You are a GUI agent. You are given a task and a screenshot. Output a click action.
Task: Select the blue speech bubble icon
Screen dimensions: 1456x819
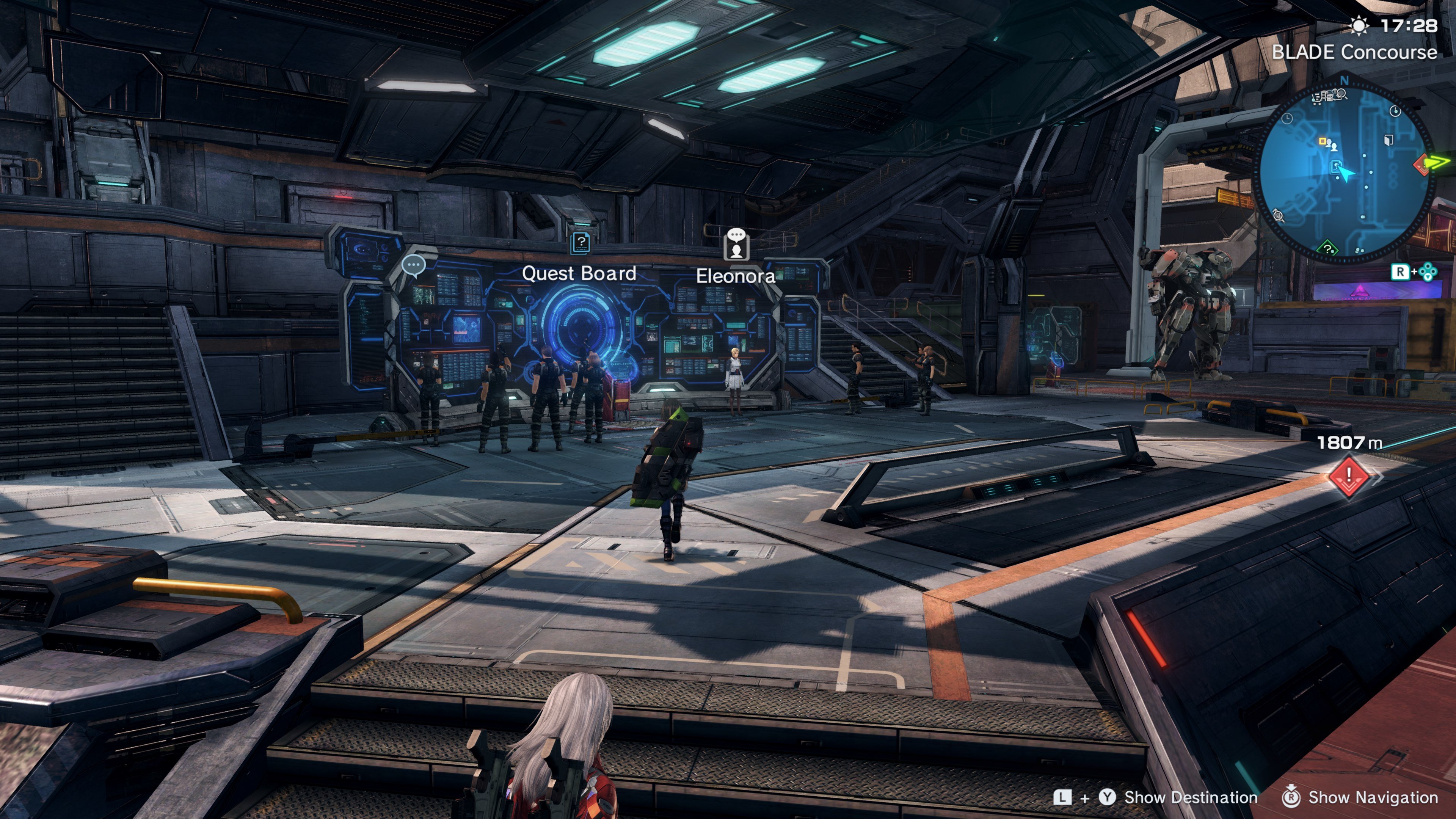click(x=413, y=265)
